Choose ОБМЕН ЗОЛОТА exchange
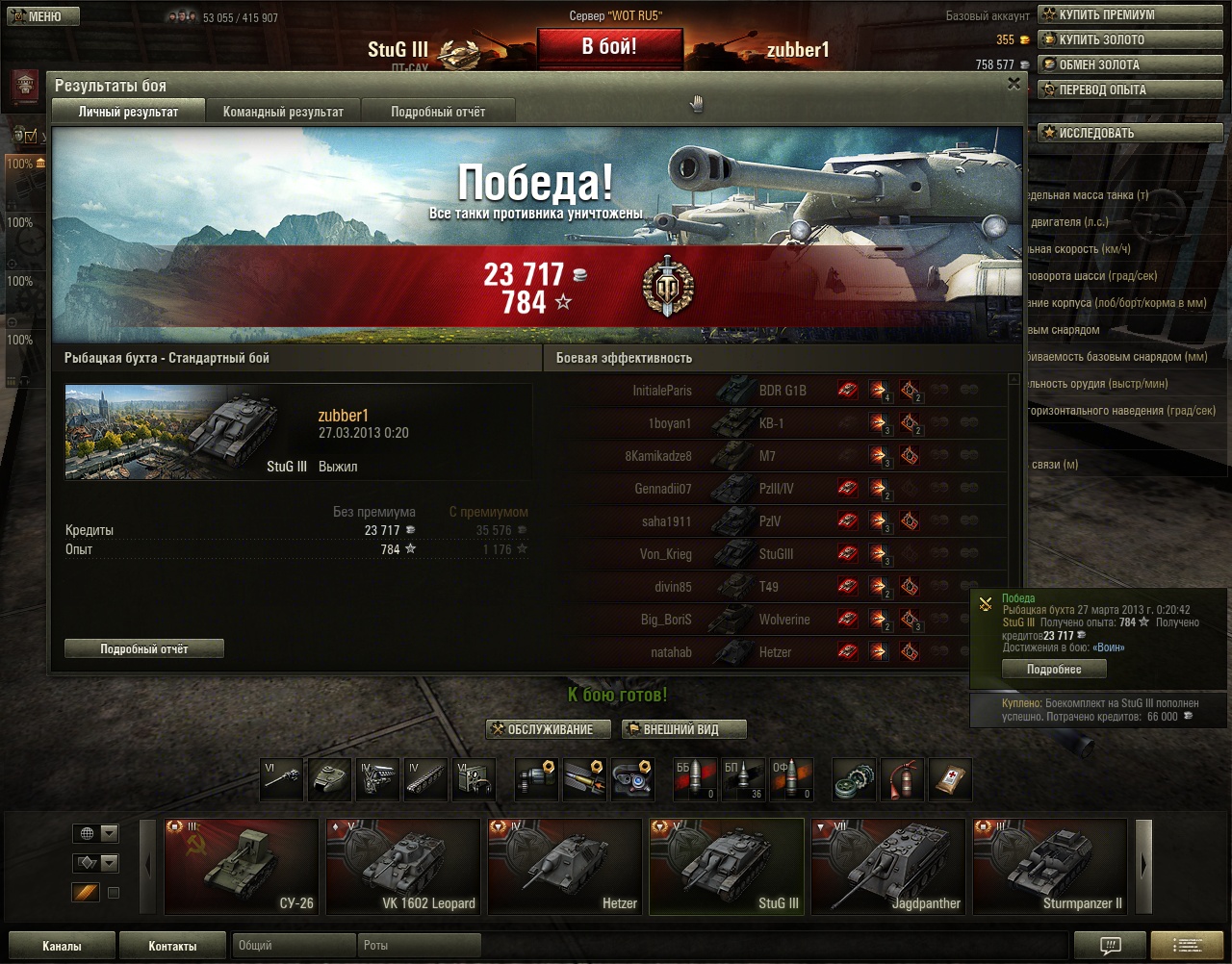The image size is (1232, 964). click(1128, 64)
